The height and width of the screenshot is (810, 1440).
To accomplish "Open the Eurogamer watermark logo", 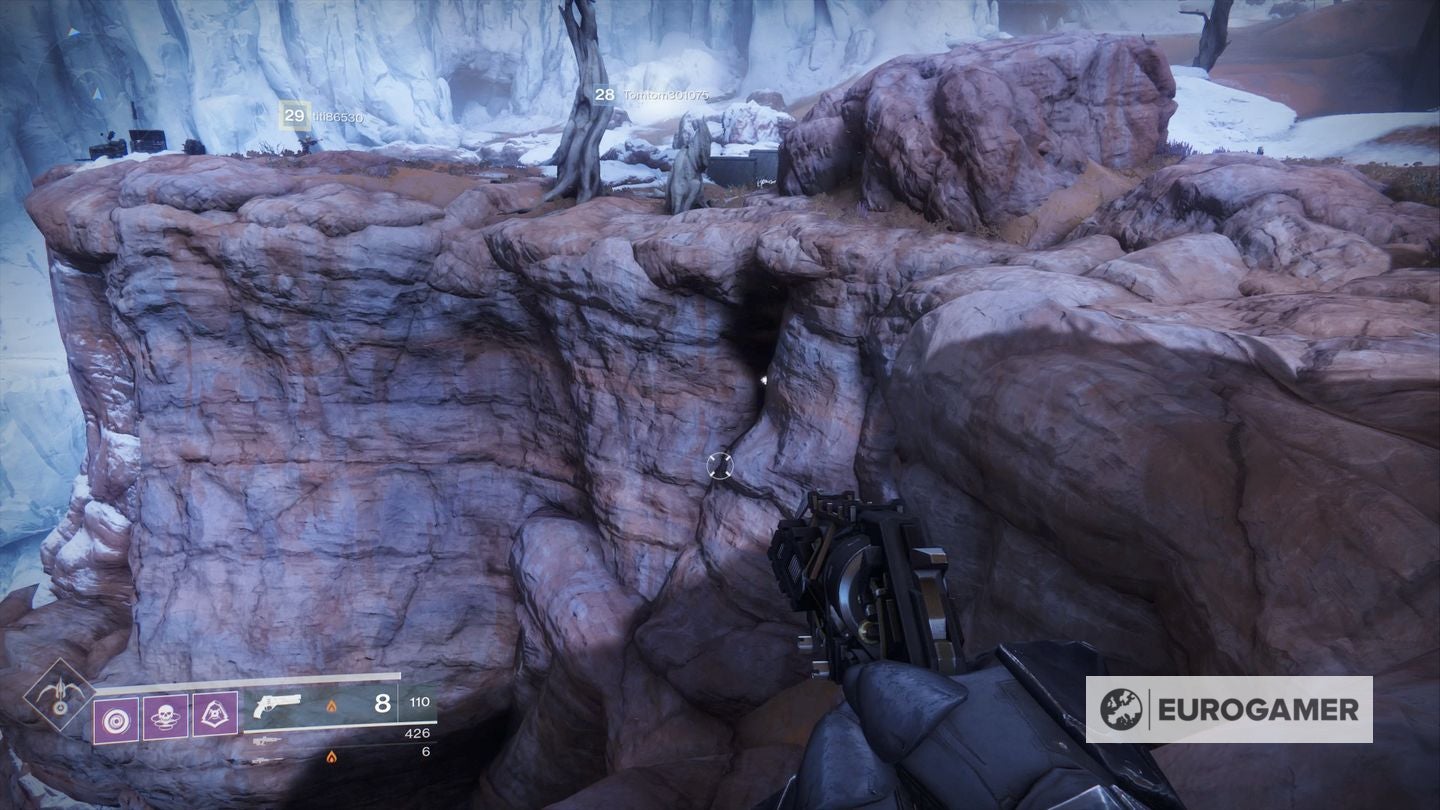I will [x=1228, y=709].
